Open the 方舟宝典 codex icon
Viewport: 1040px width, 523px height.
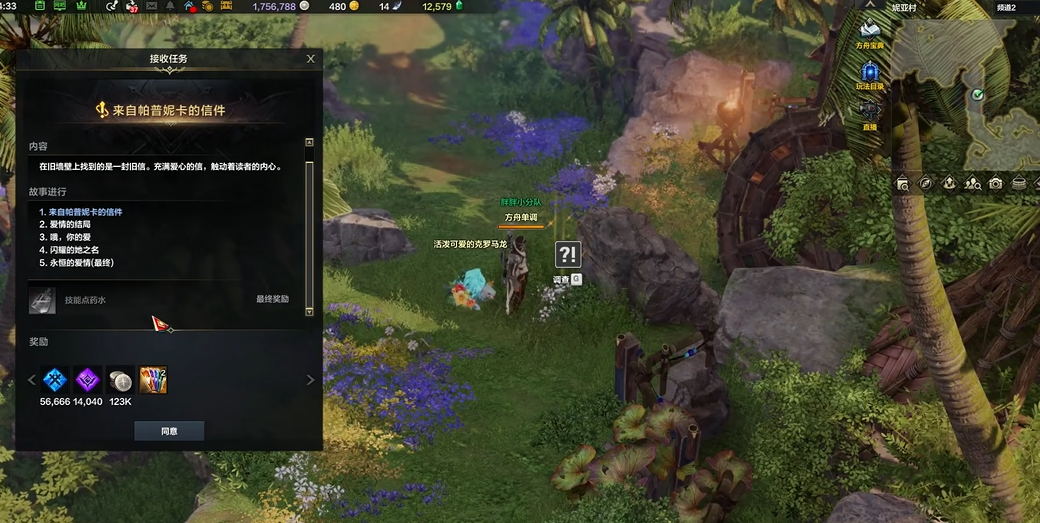pos(870,30)
